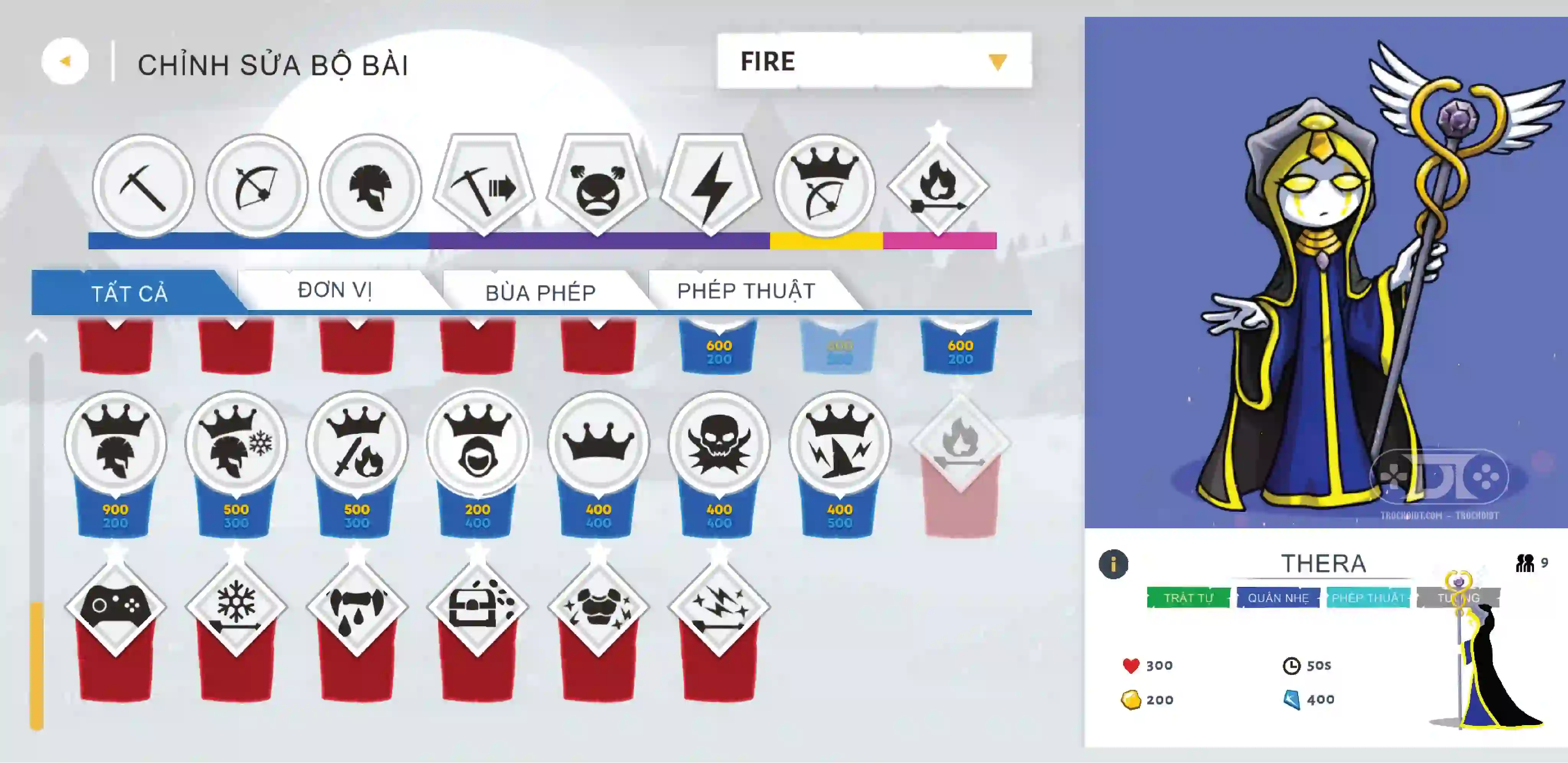Select the bow archer deck slot
Screen dimensions: 1568x763
coord(256,186)
